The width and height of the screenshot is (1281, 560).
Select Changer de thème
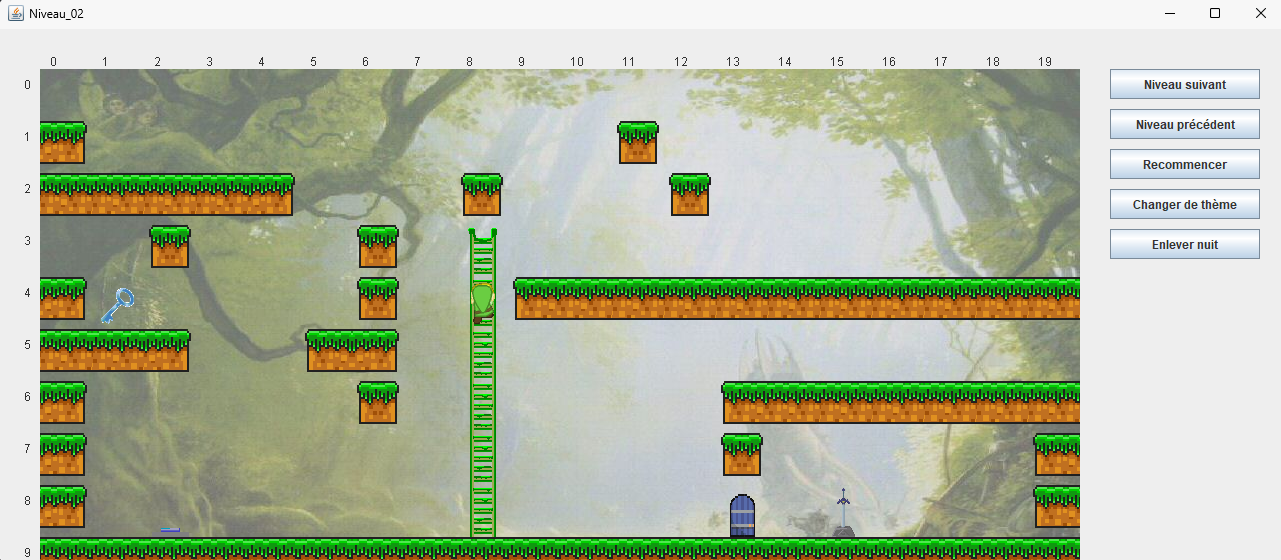[1184, 205]
